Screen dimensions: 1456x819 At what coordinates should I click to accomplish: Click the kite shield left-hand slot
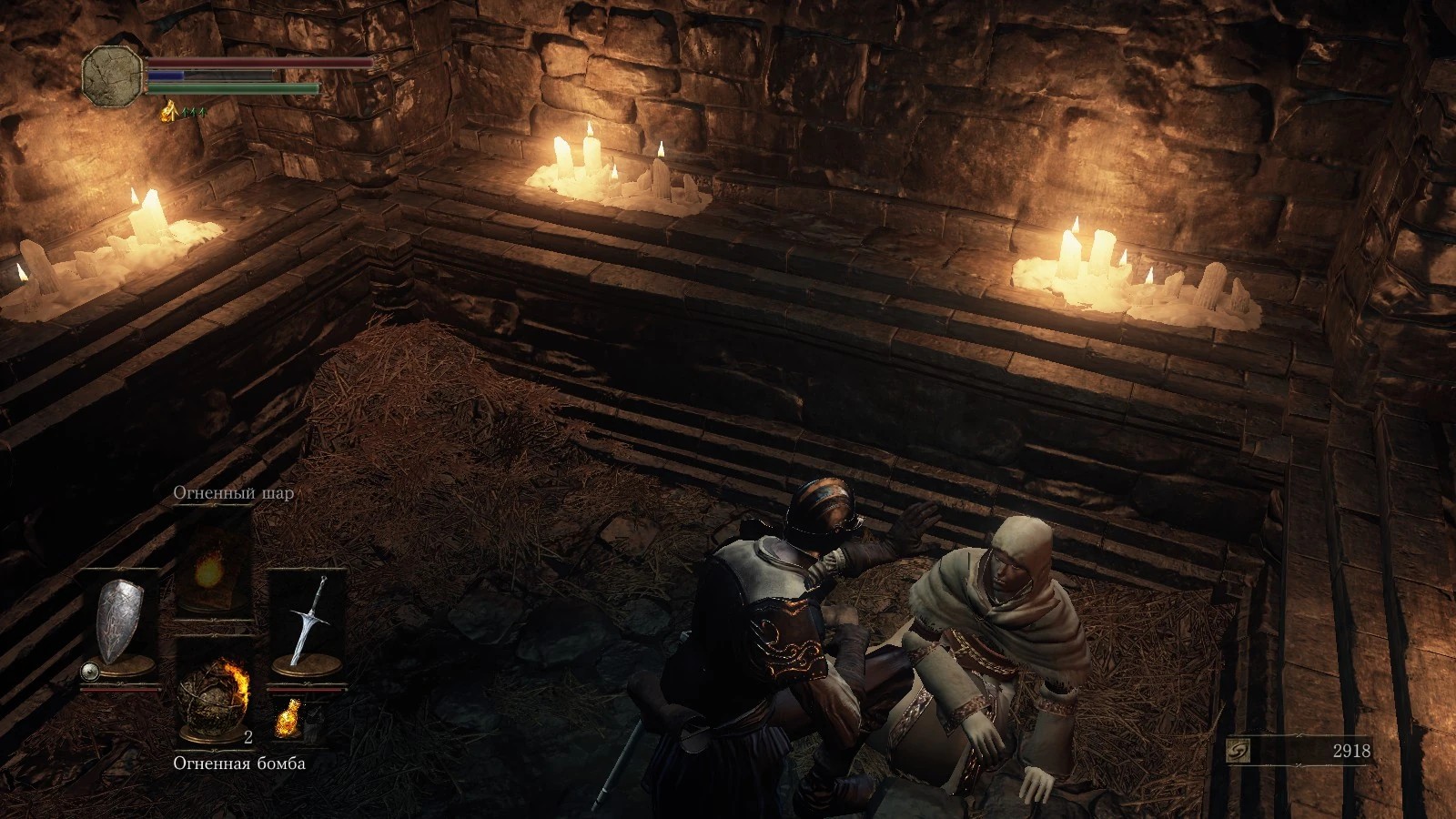pos(121,623)
